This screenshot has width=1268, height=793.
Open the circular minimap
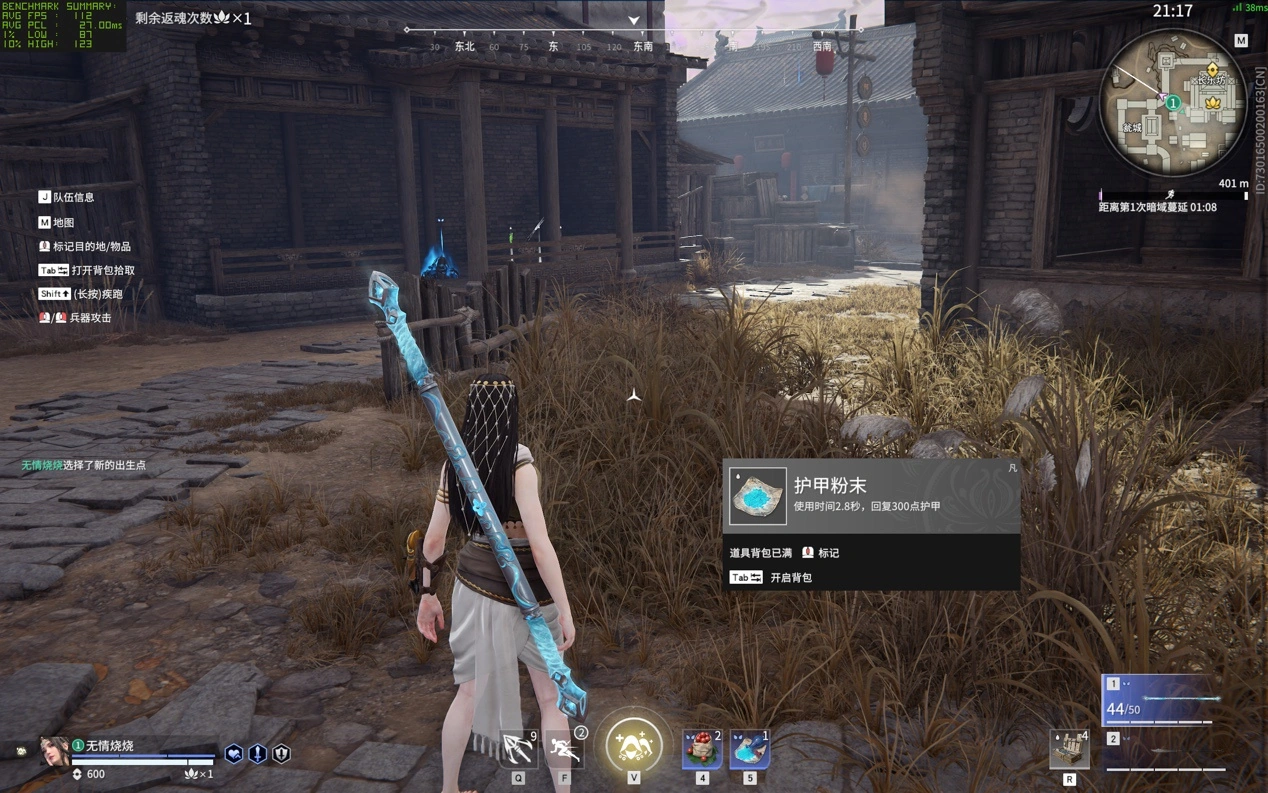coord(1172,104)
